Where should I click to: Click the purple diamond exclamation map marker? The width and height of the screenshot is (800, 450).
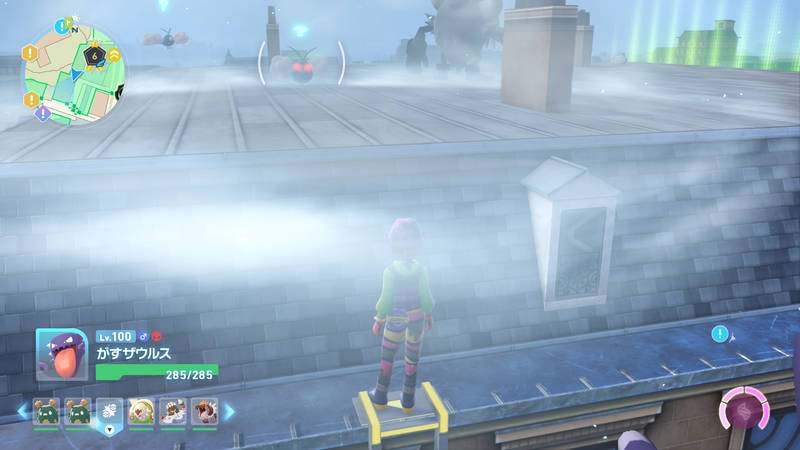[x=43, y=114]
